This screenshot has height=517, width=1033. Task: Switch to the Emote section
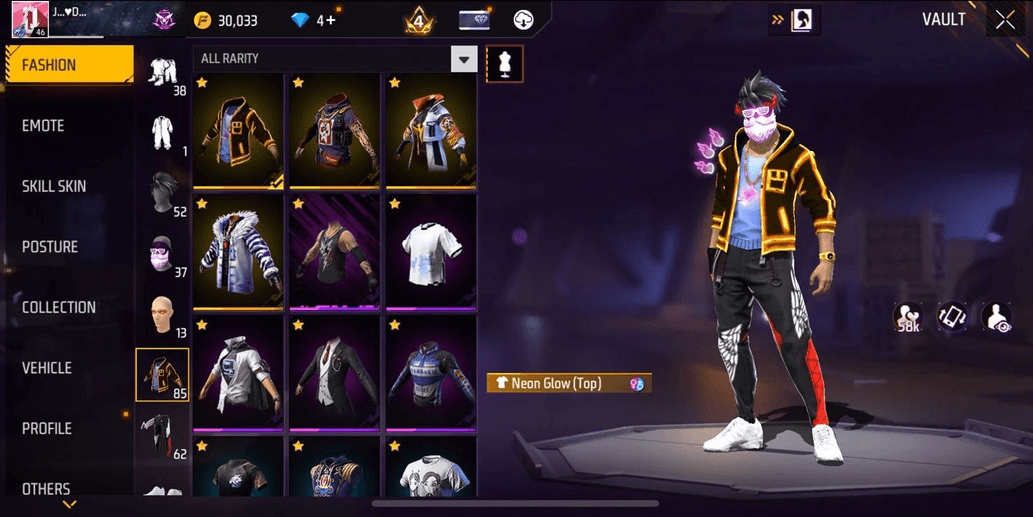pyautogui.click(x=68, y=126)
